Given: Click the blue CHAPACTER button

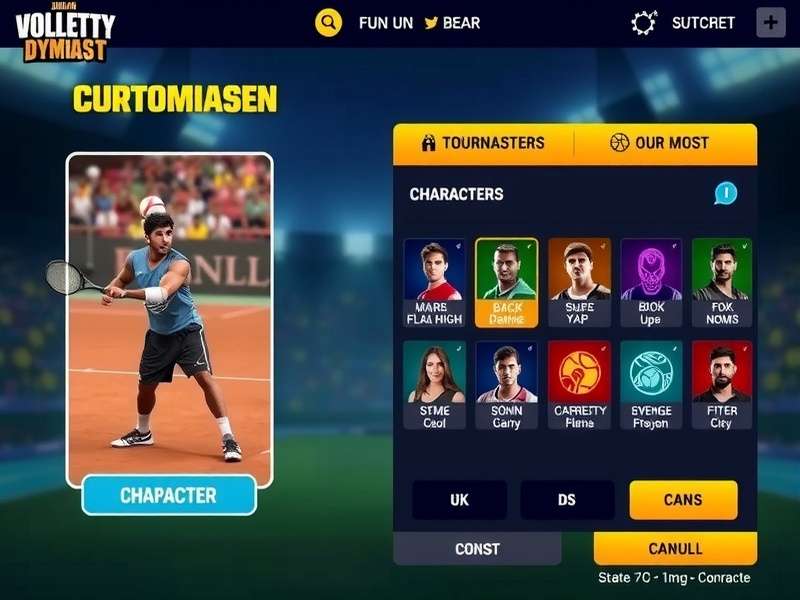Looking at the screenshot, I should [x=169, y=495].
